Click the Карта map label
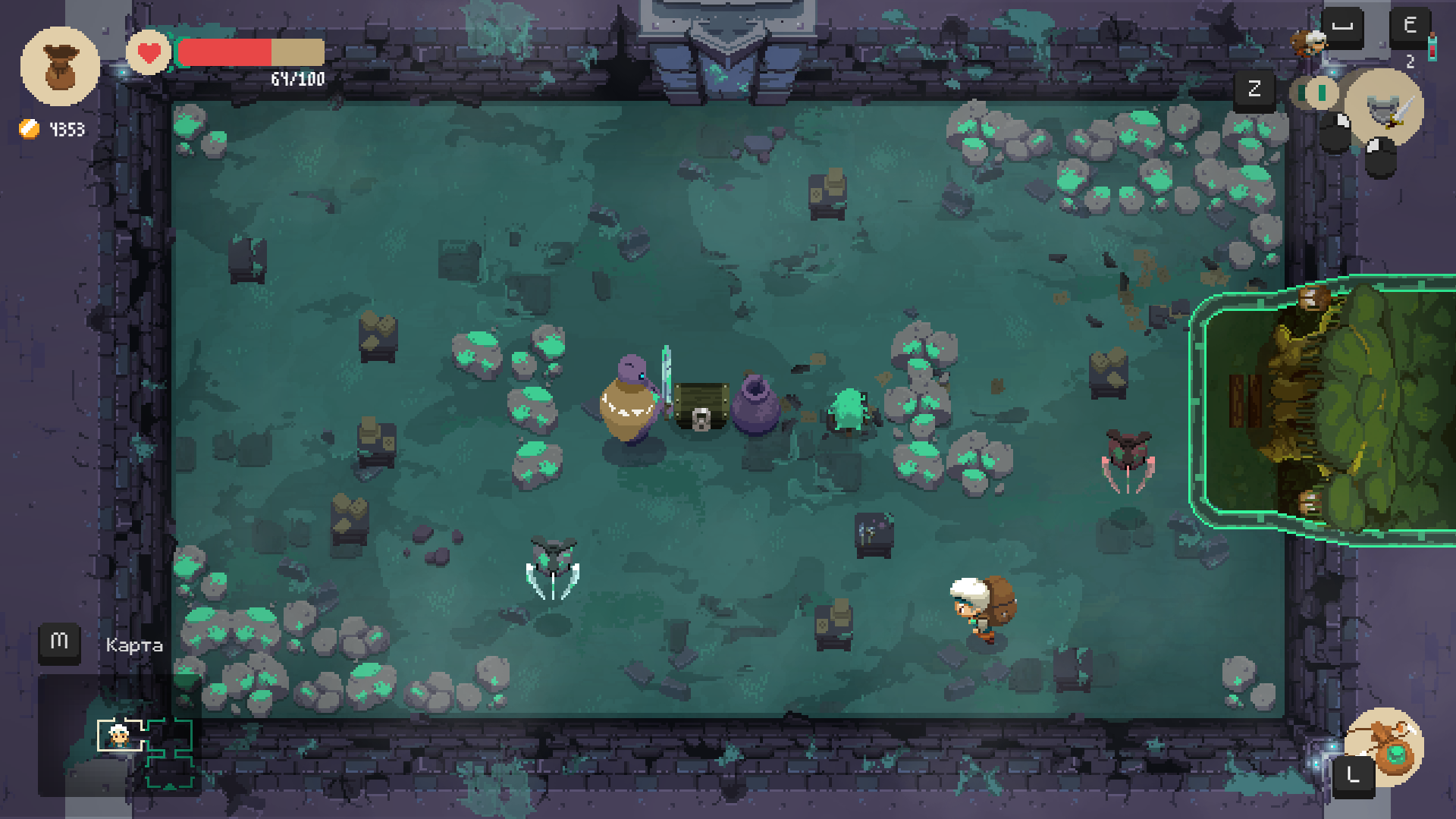This screenshot has height=819, width=1456. 134,645
